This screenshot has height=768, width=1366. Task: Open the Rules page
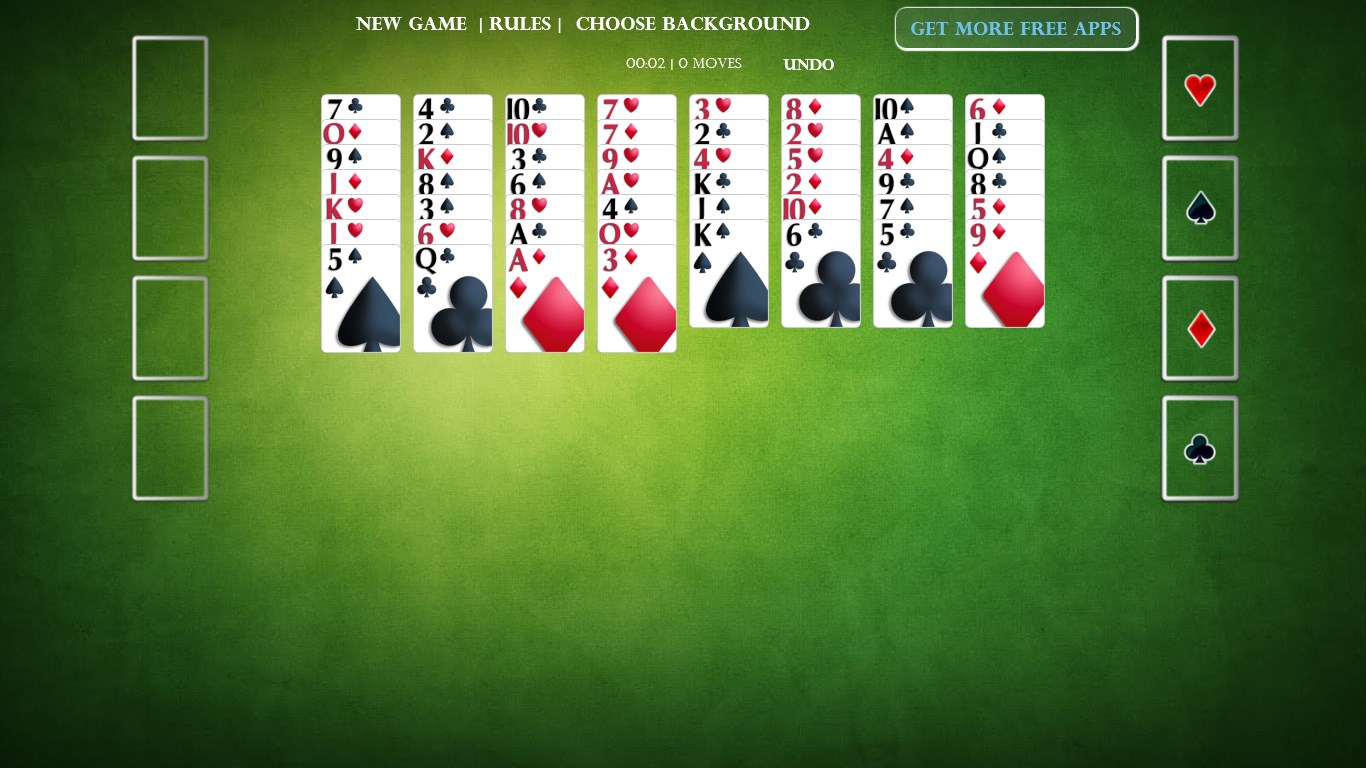point(520,24)
